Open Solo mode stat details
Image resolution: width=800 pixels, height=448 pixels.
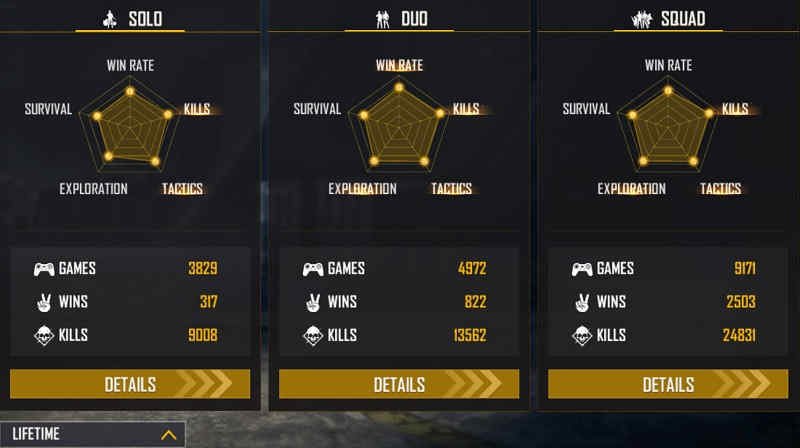click(130, 384)
